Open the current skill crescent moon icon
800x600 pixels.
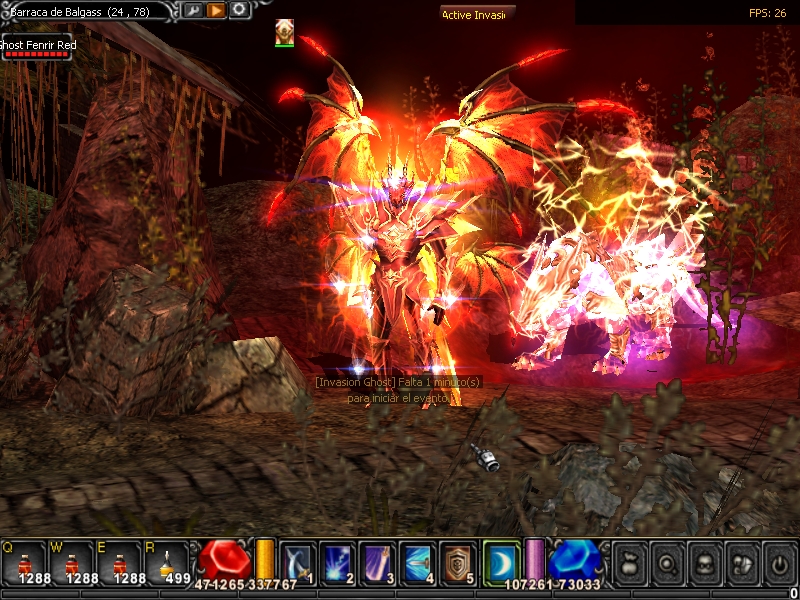(x=501, y=562)
